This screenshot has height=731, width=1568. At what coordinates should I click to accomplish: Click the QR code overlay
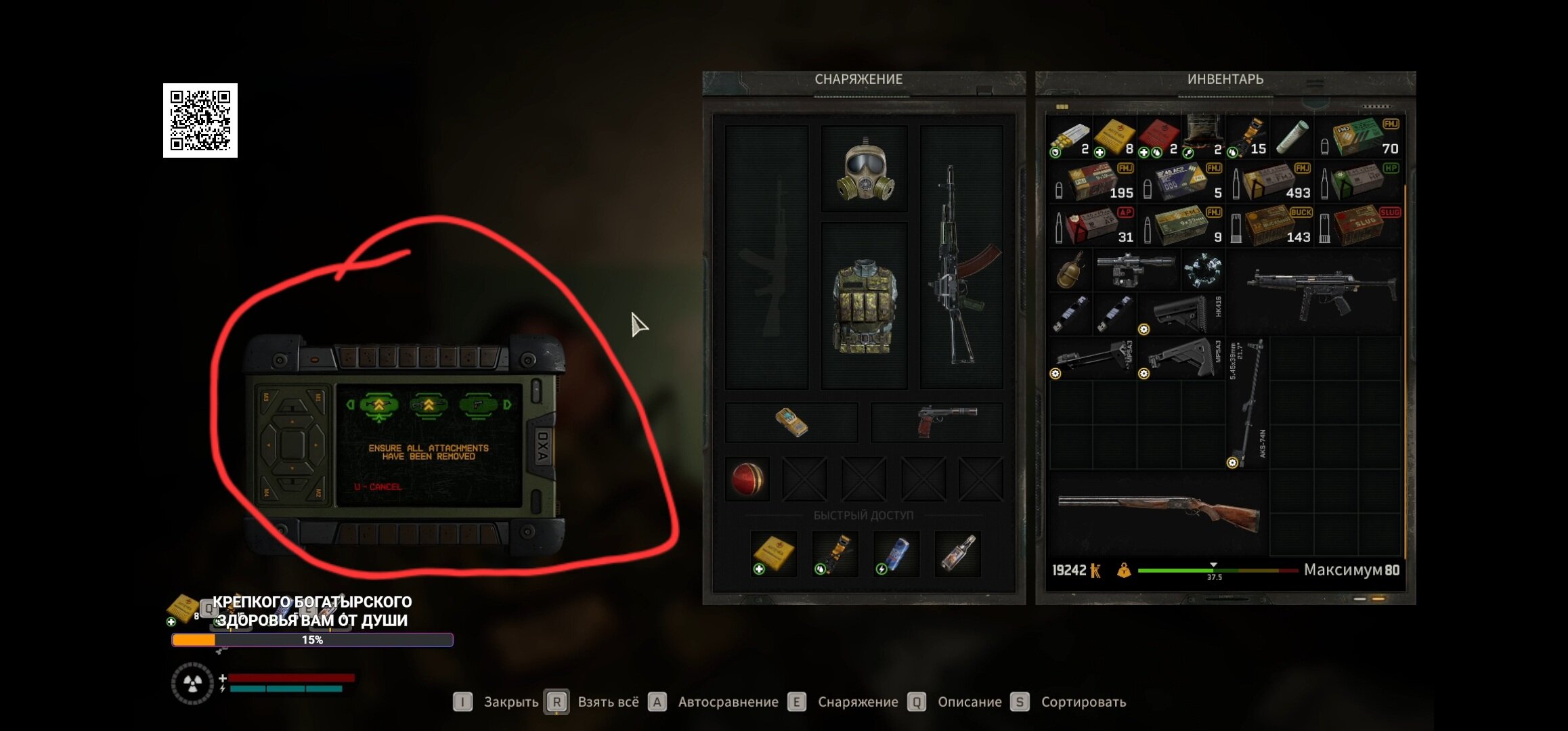200,120
